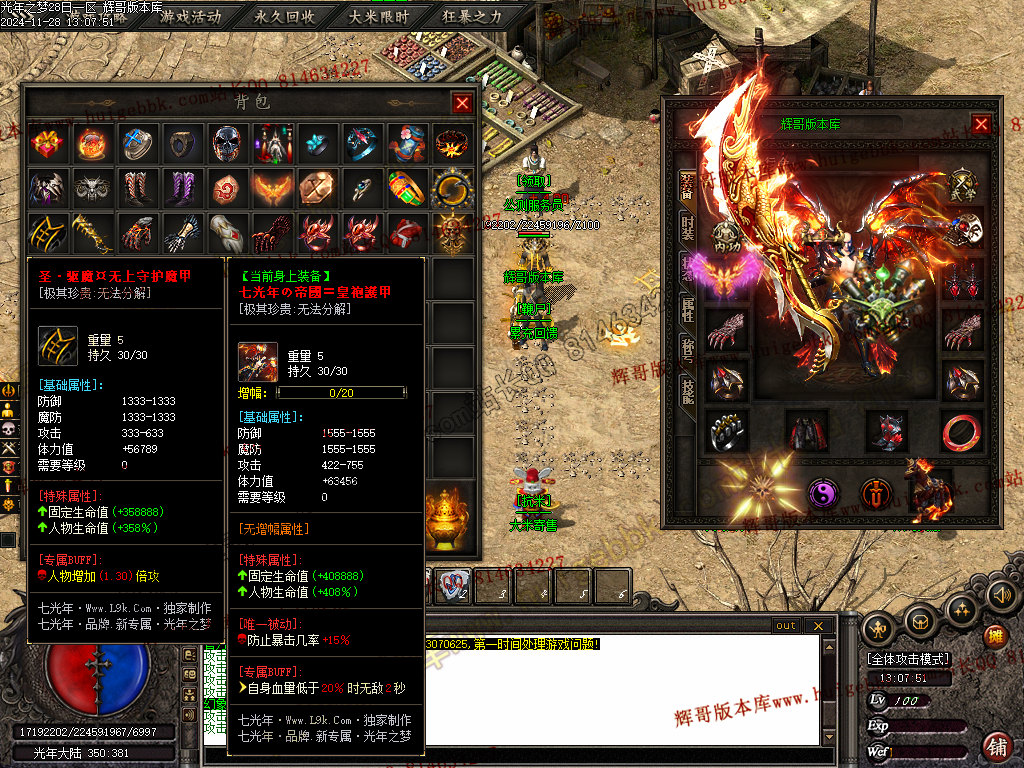Select the flaming phoenix wings item in backpack

(x=272, y=188)
